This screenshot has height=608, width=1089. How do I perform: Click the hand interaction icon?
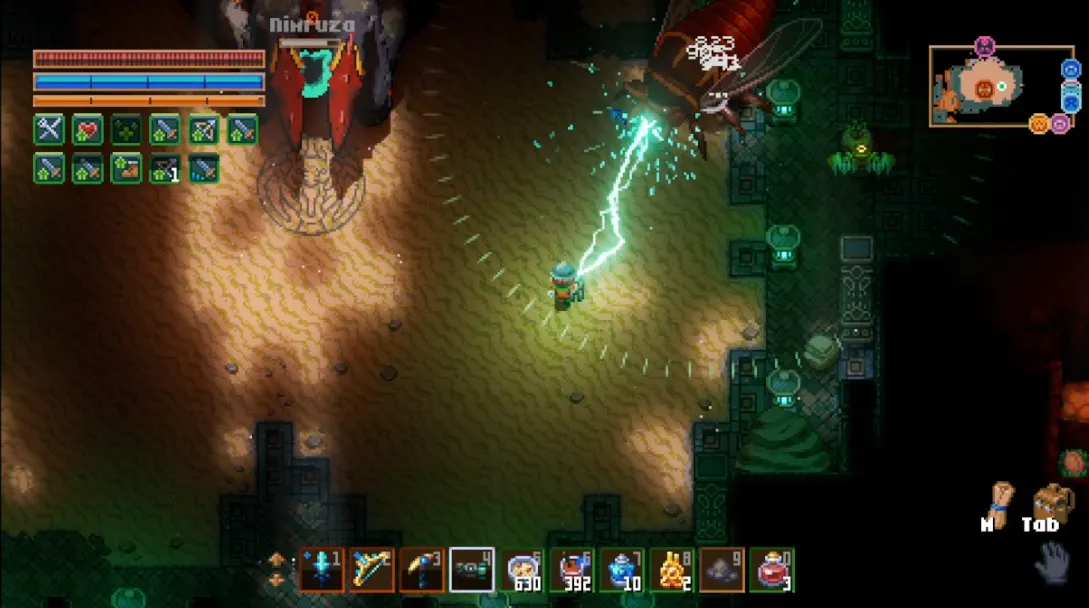pyautogui.click(x=1051, y=562)
